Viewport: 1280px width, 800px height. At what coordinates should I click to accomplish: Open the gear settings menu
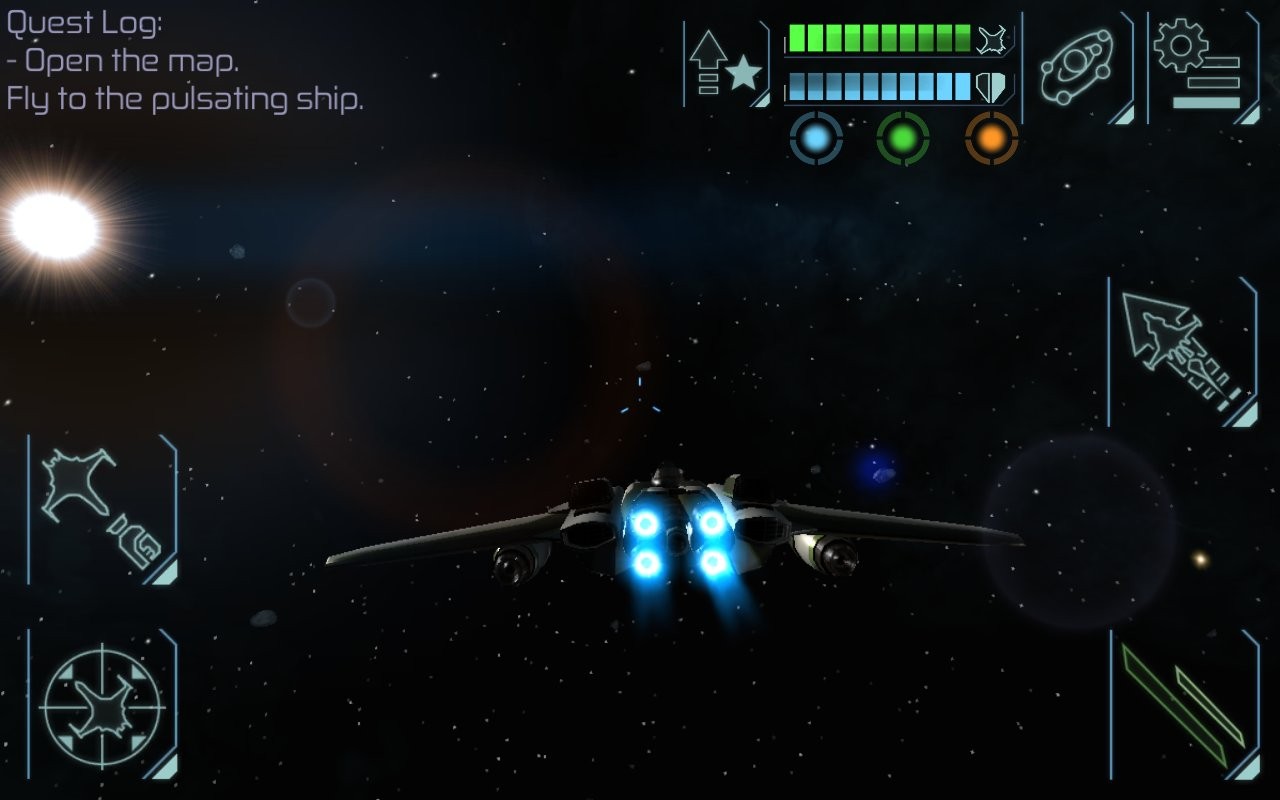coord(1200,65)
